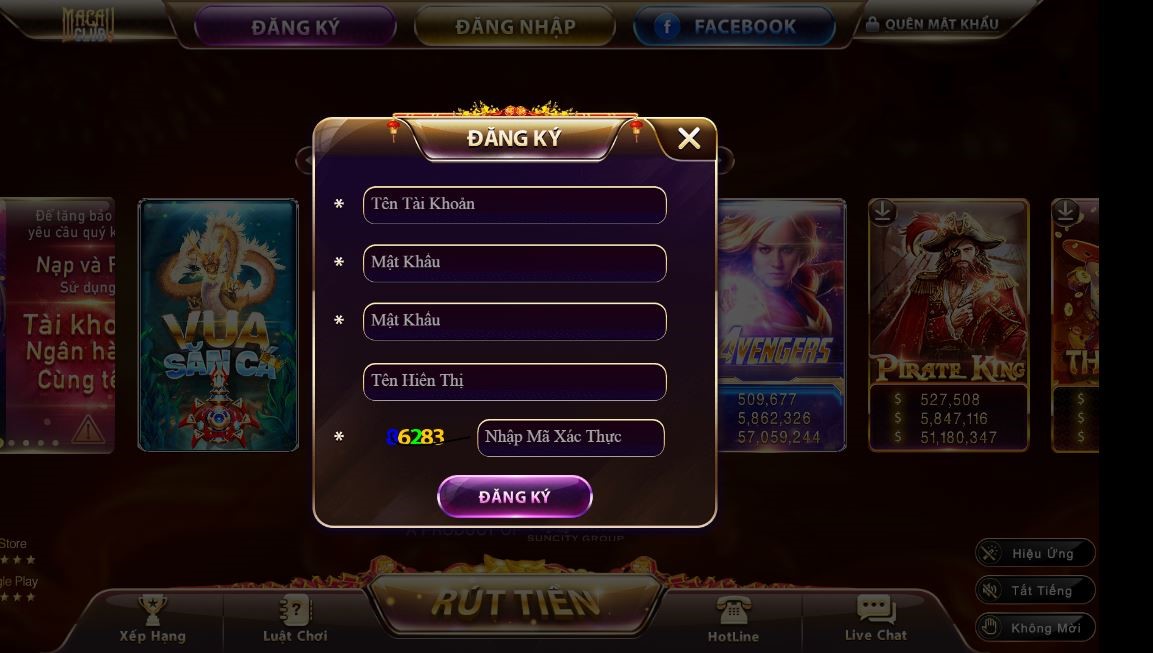Show the Luật Chơi rules
The height and width of the screenshot is (653, 1153).
tap(295, 619)
